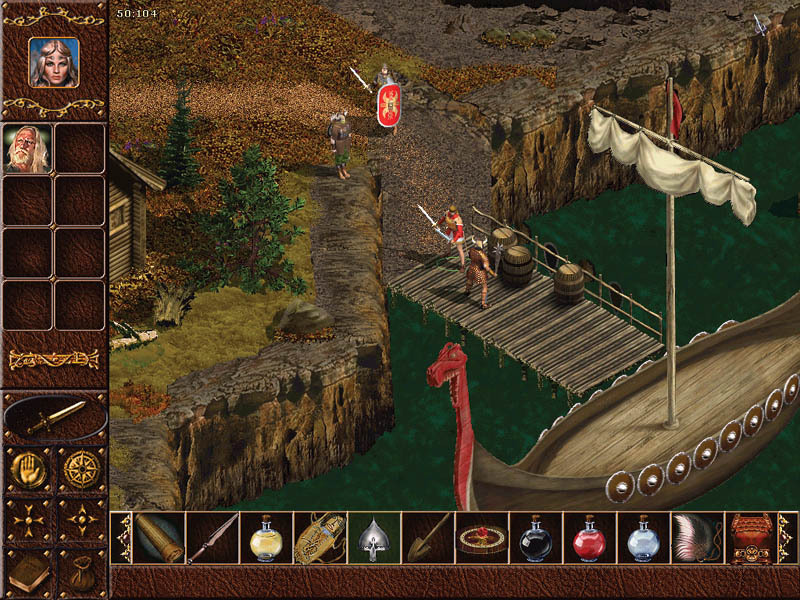The height and width of the screenshot is (600, 800).
Task: Pick the round red-gem amulet item
Action: point(482,538)
